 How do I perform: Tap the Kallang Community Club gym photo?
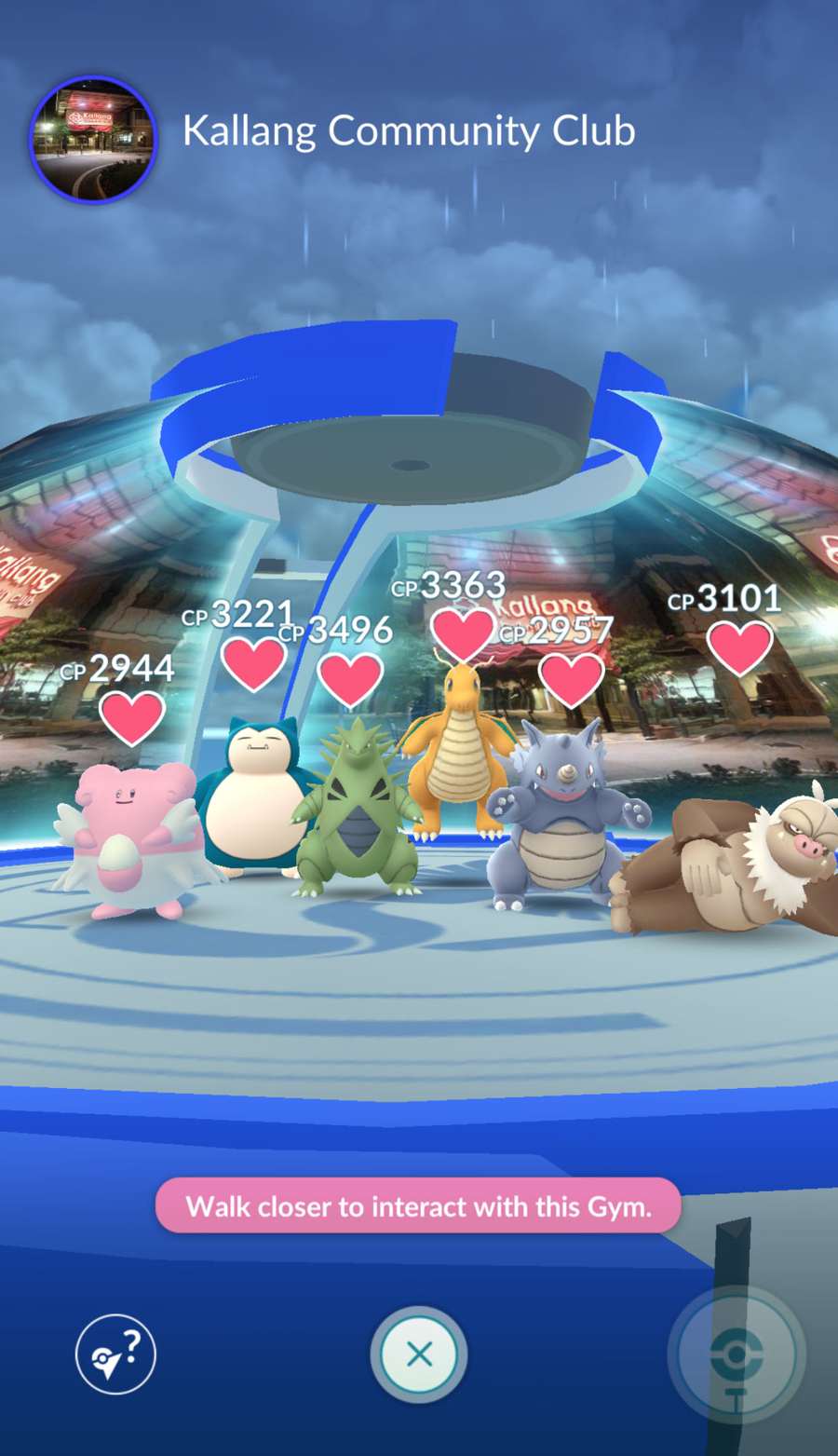coord(93,139)
